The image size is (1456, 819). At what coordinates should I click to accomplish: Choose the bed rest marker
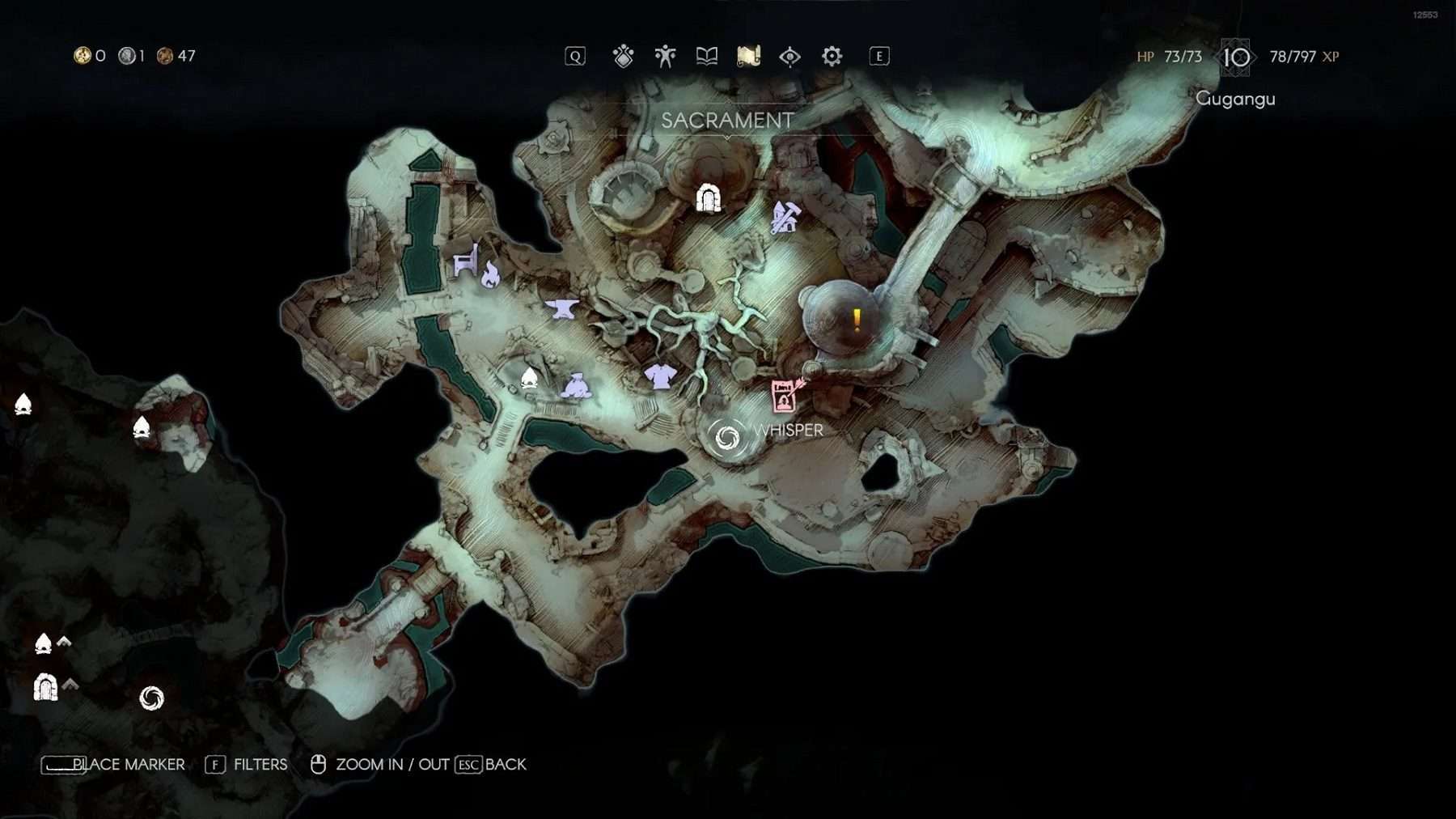point(464,261)
